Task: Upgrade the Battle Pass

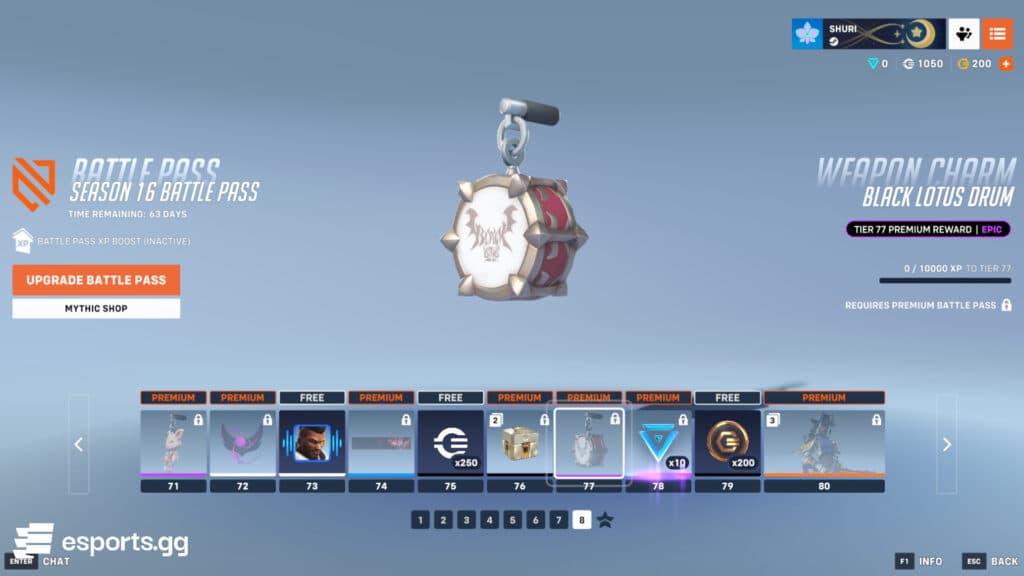Action: (x=96, y=280)
